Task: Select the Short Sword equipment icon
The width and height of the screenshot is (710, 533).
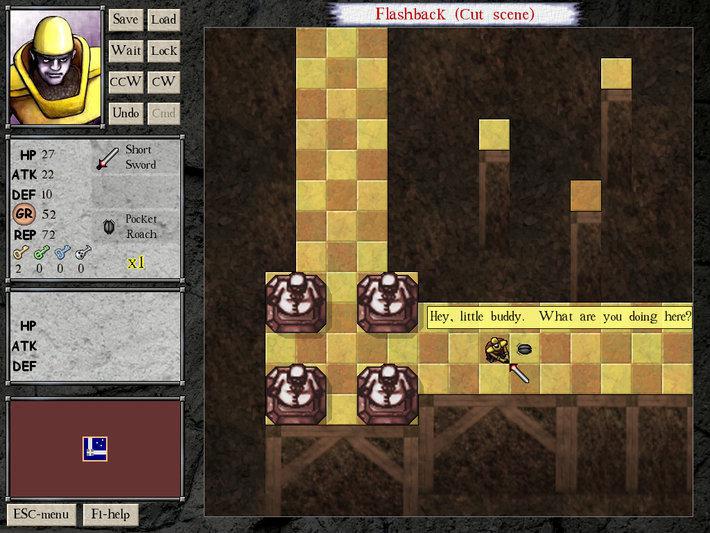Action: click(107, 159)
